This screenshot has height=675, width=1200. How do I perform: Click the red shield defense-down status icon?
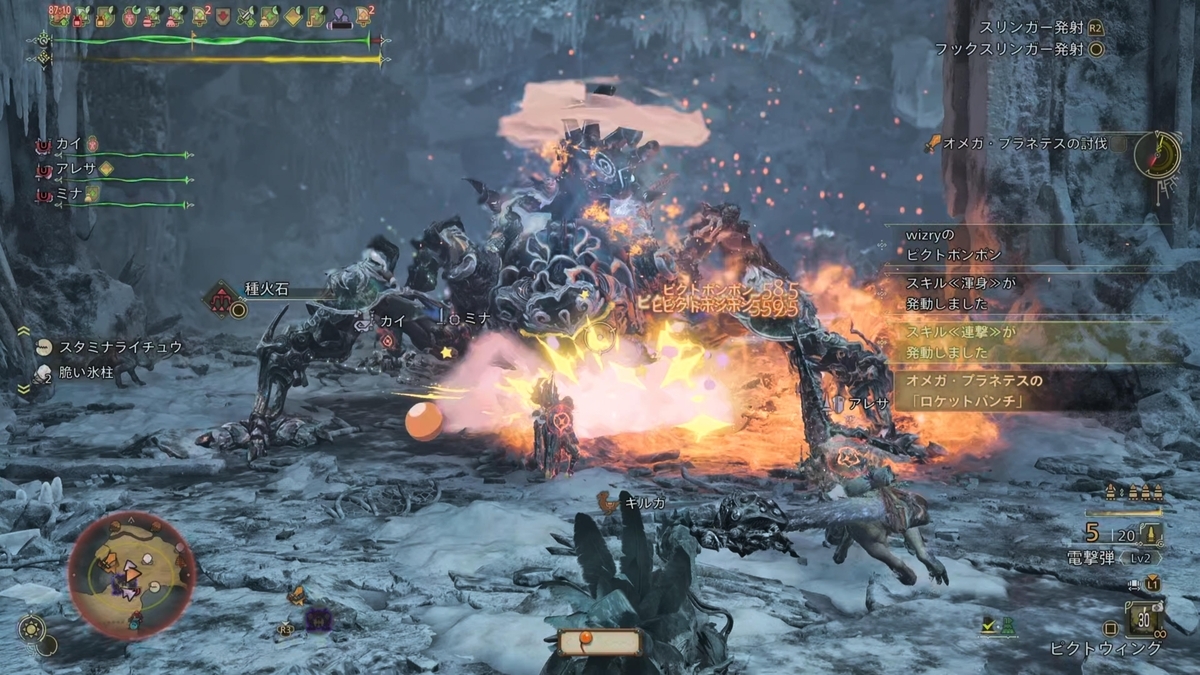(x=223, y=16)
